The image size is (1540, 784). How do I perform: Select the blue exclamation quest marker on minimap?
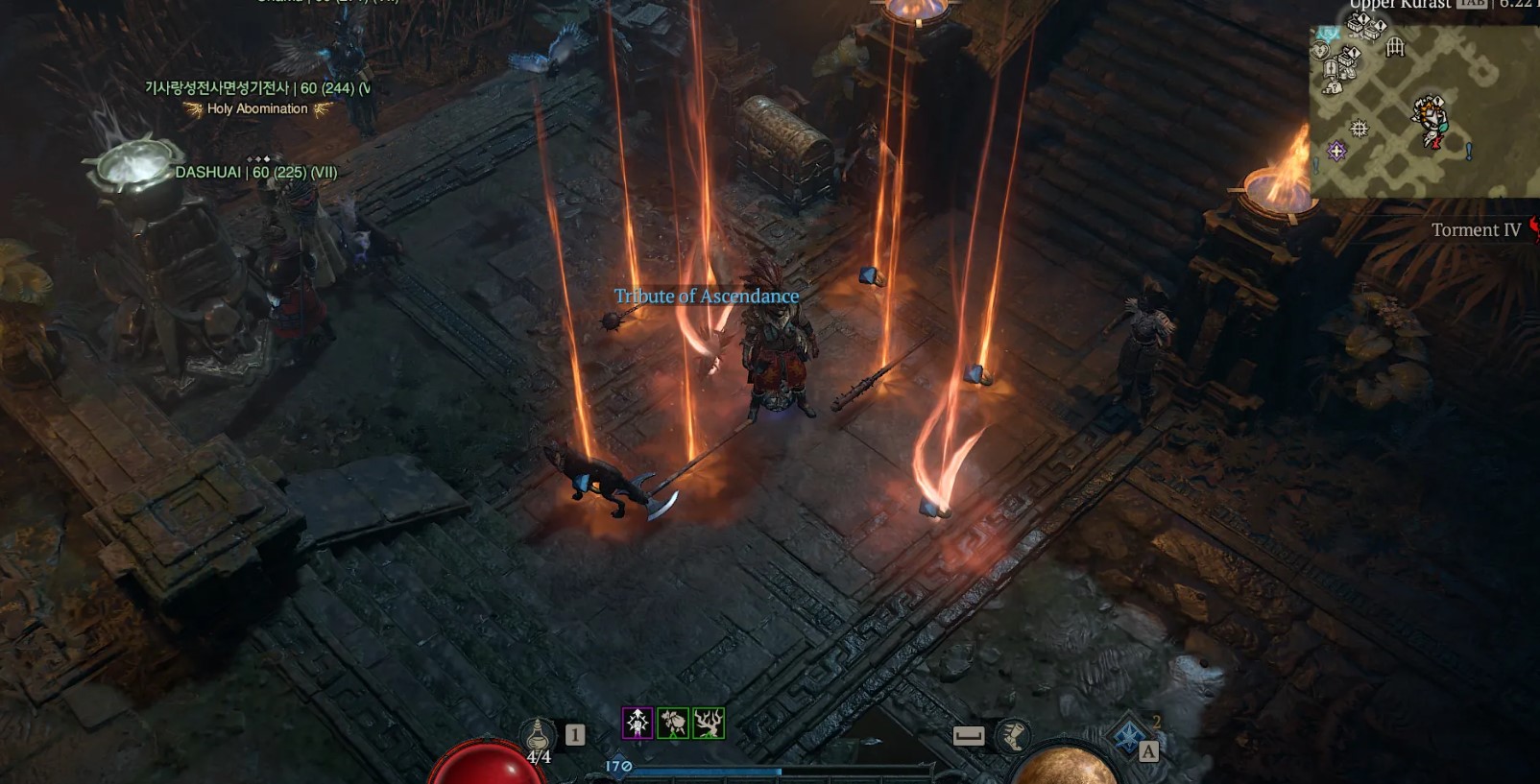coord(1468,151)
